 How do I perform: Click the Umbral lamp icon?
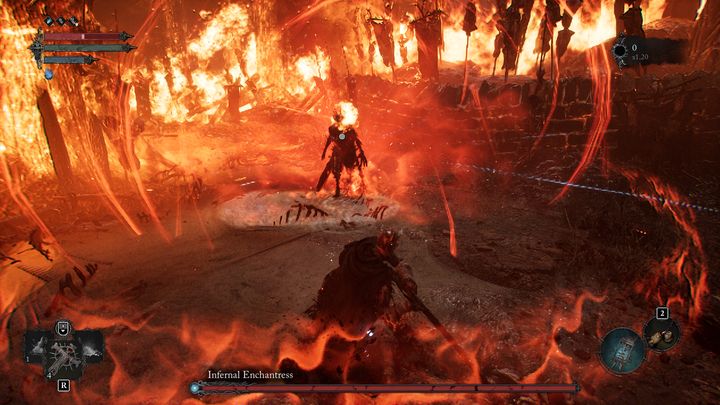pos(624,350)
